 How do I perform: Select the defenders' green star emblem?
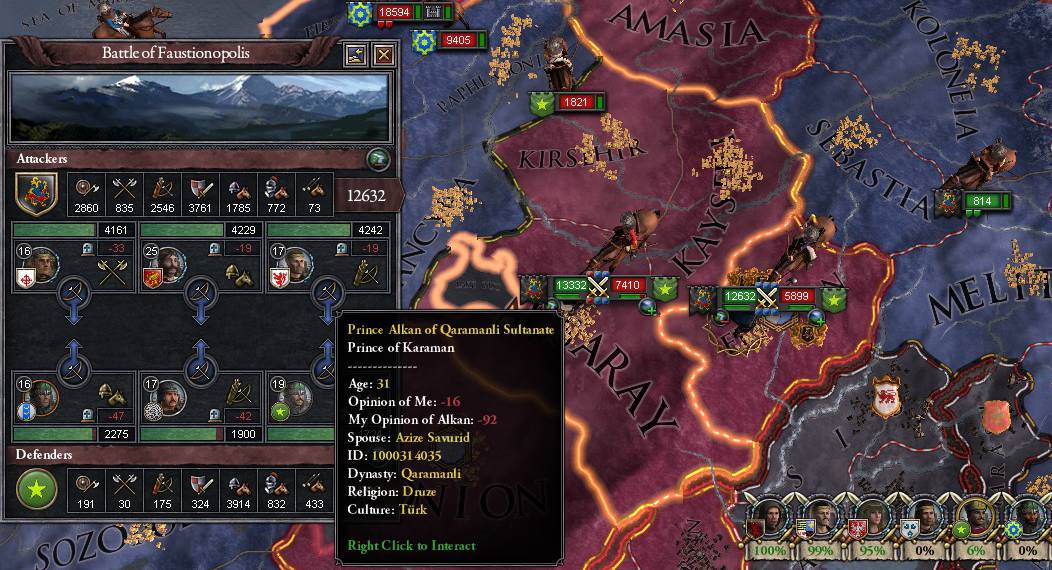pos(35,489)
